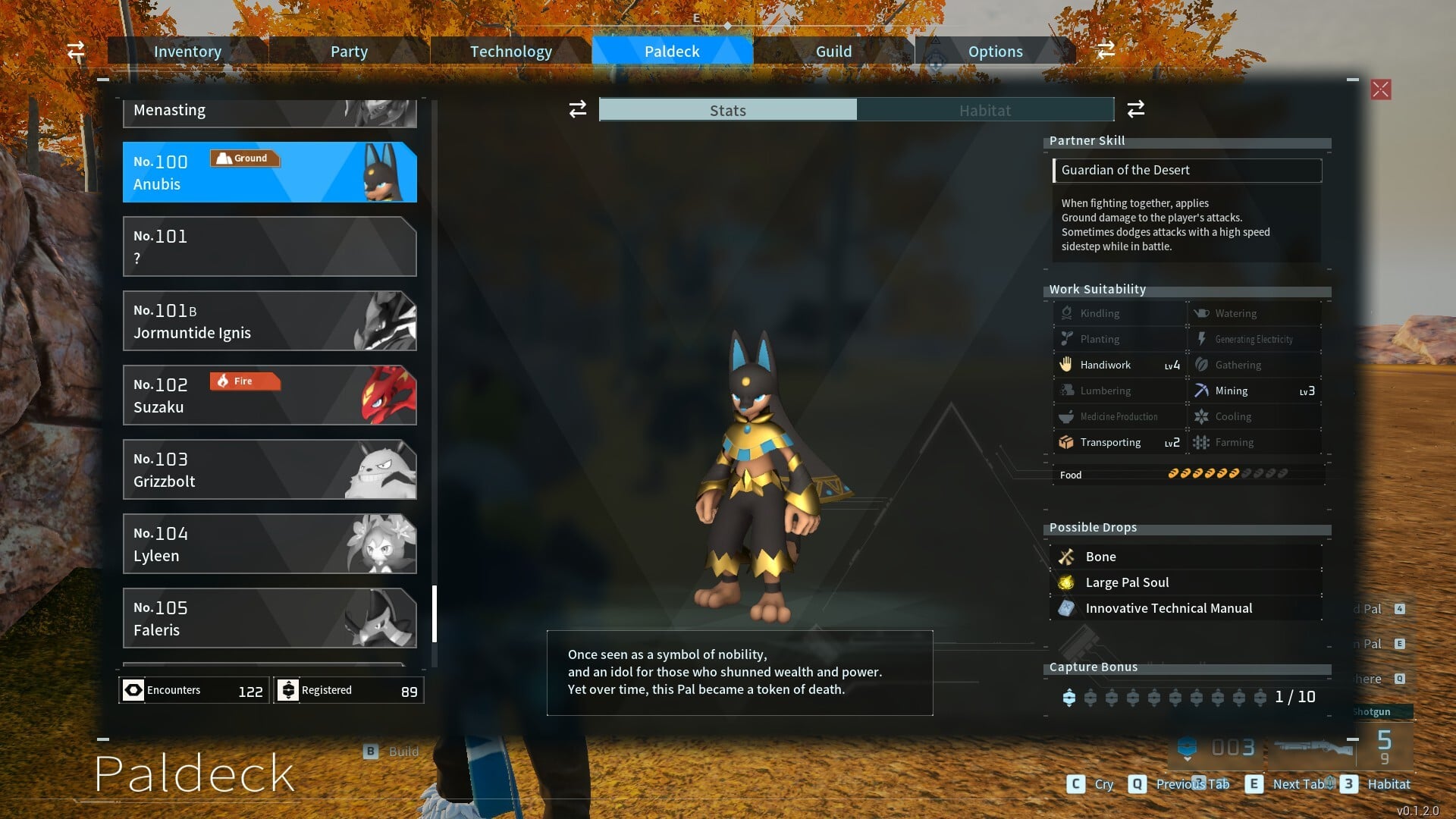This screenshot has height=819, width=1456.
Task: Click the Kindling flame icon
Action: pos(1068,312)
